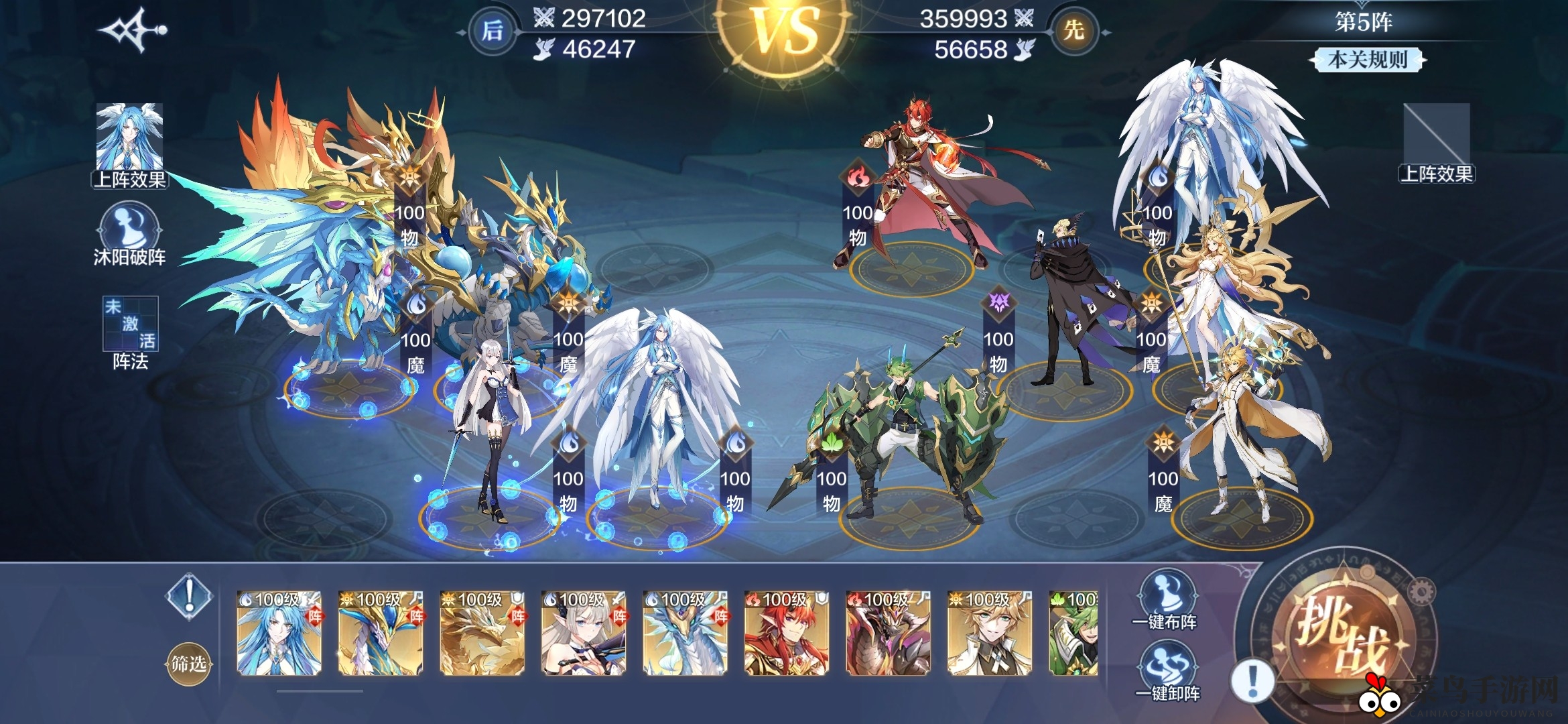Image resolution: width=1568 pixels, height=724 pixels.
Task: Open the gear settings beside 挑战
Action: click(x=1423, y=592)
